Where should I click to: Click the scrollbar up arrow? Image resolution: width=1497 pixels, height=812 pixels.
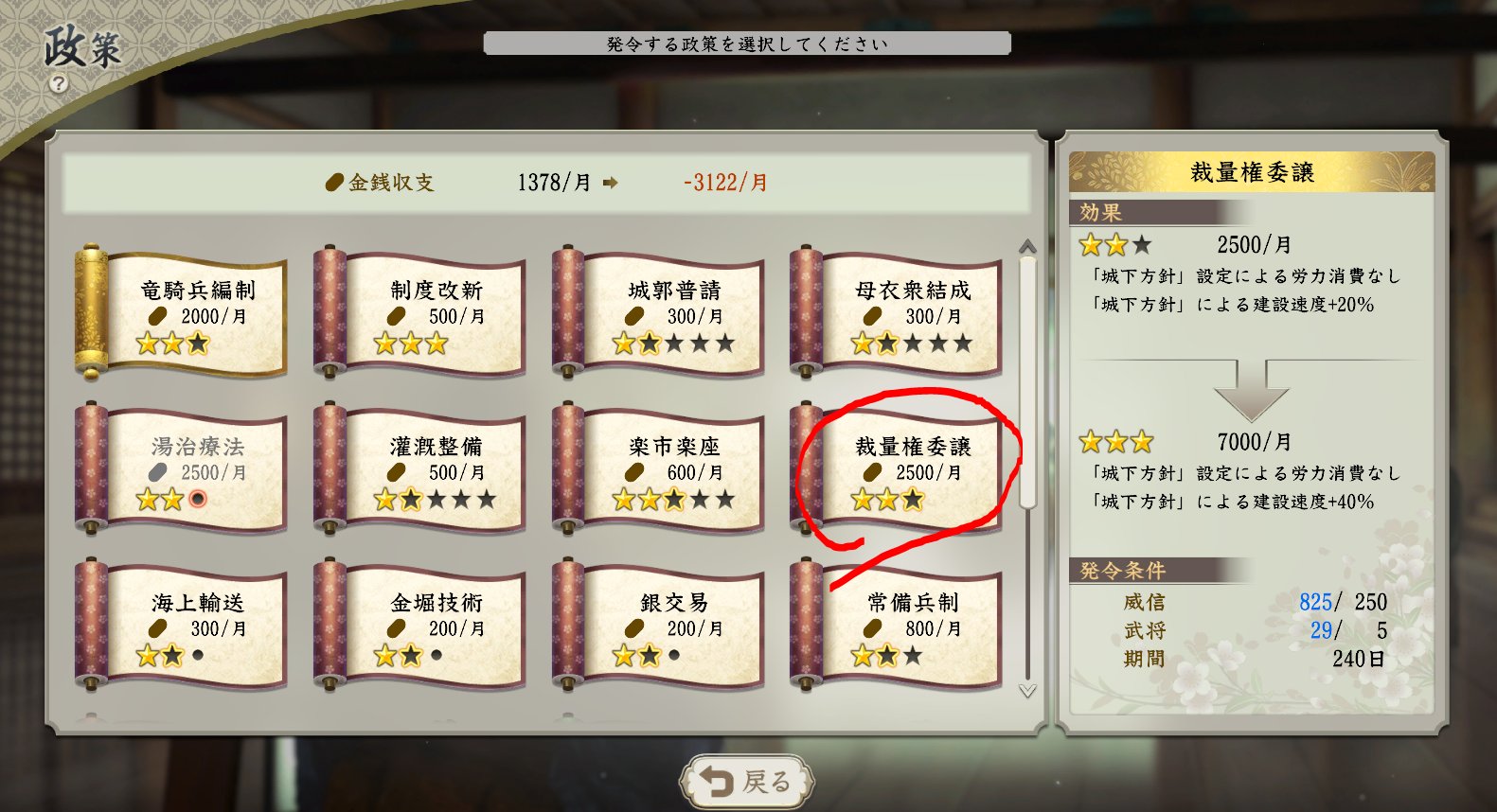1027,244
